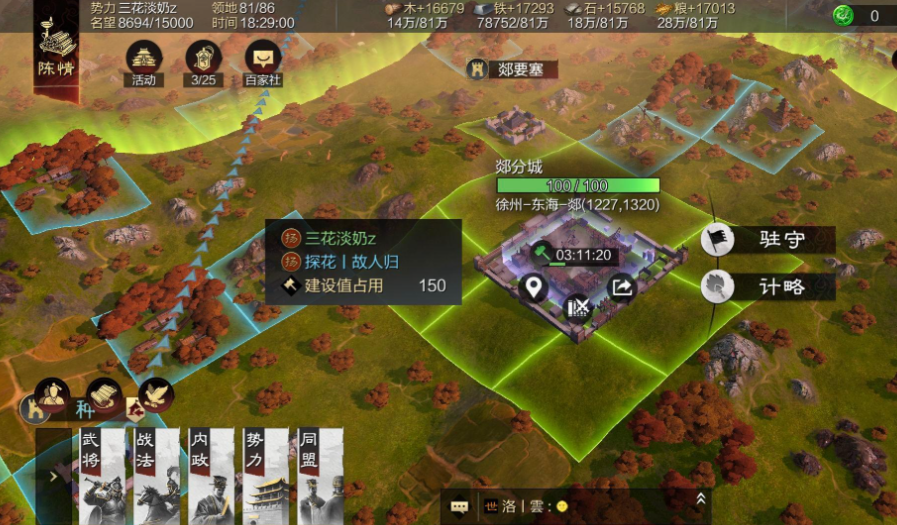Screen dimensions: 897x525
Task: Open the 陈情 player banner
Action: (55, 52)
